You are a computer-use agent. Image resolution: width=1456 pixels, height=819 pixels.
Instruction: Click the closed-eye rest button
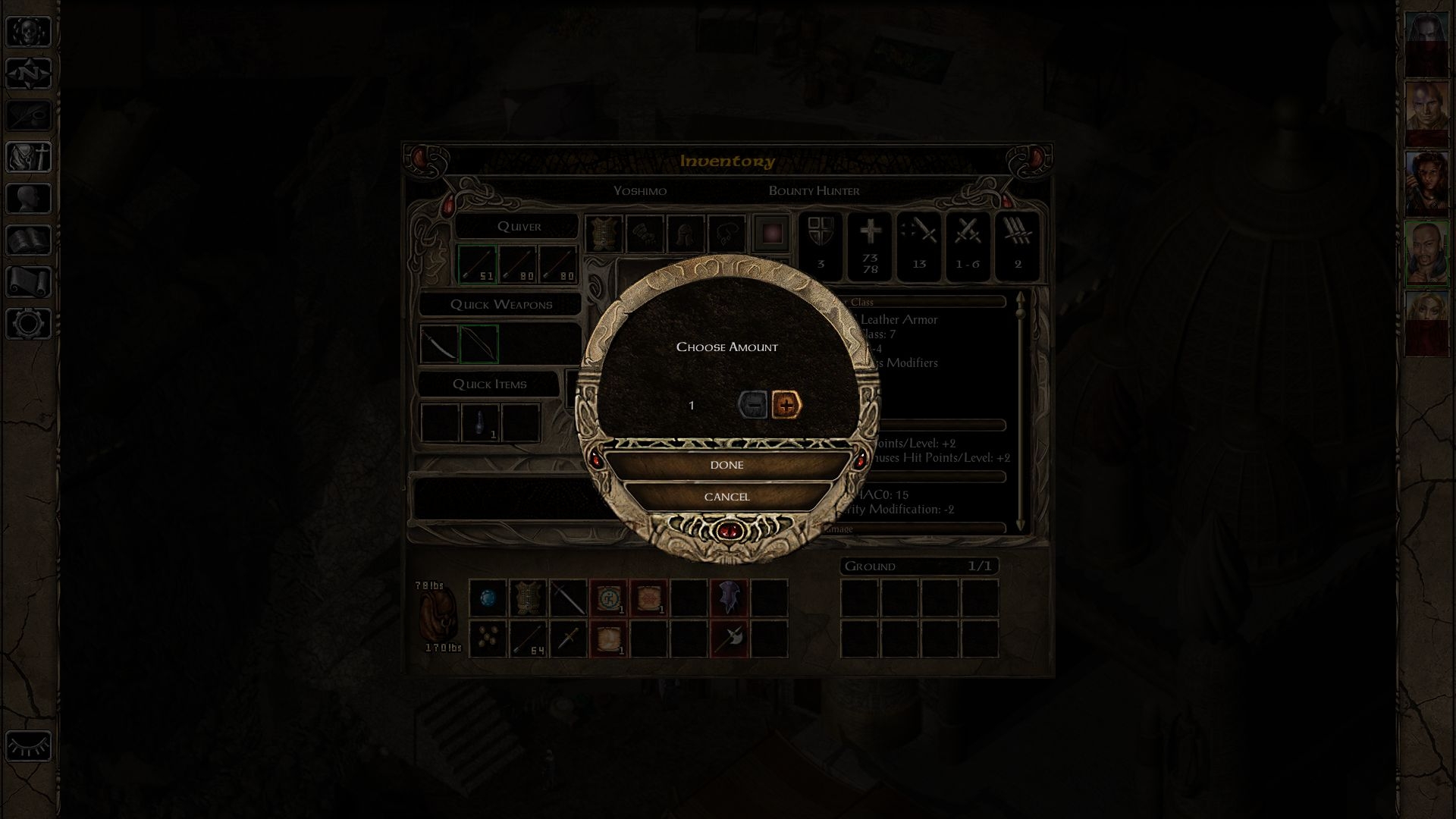click(29, 746)
